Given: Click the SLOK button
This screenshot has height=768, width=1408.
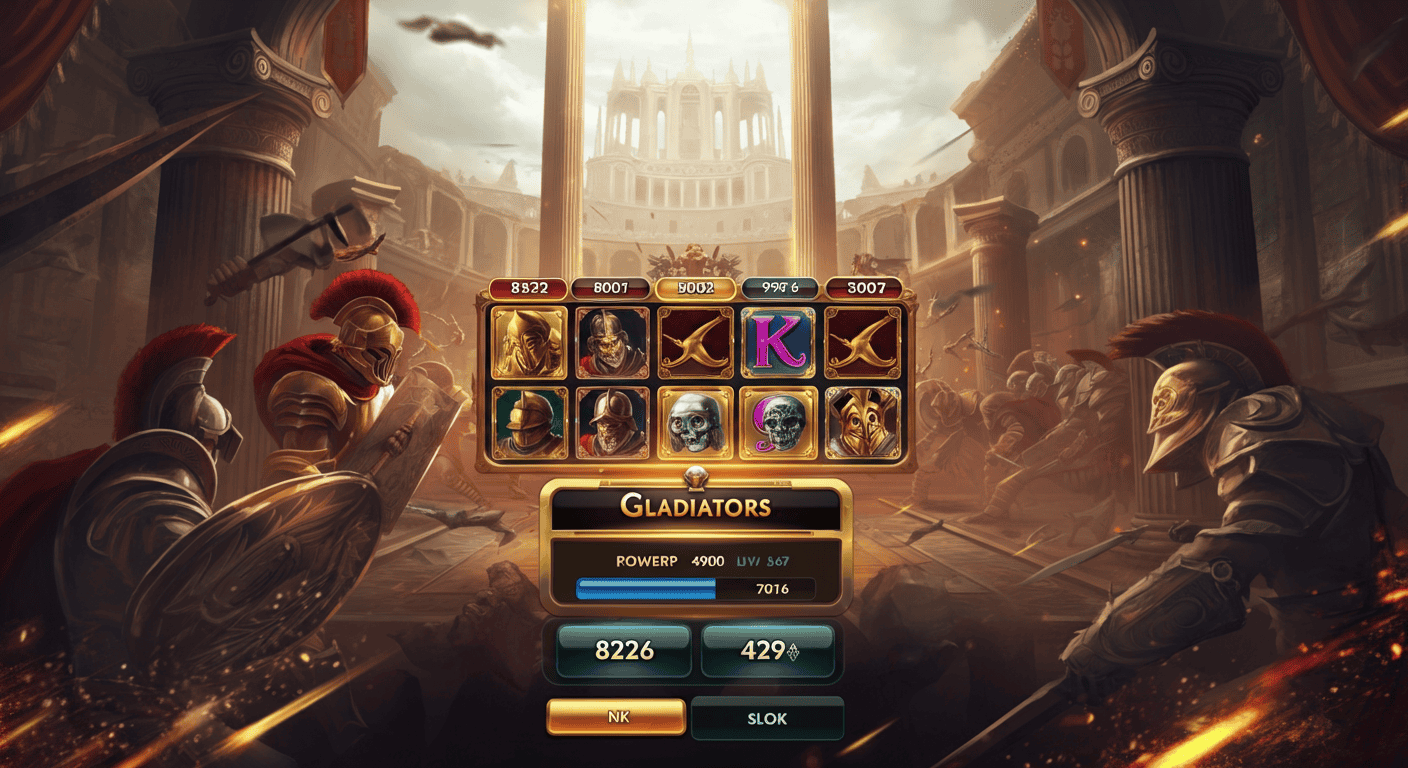Looking at the screenshot, I should (x=767, y=717).
